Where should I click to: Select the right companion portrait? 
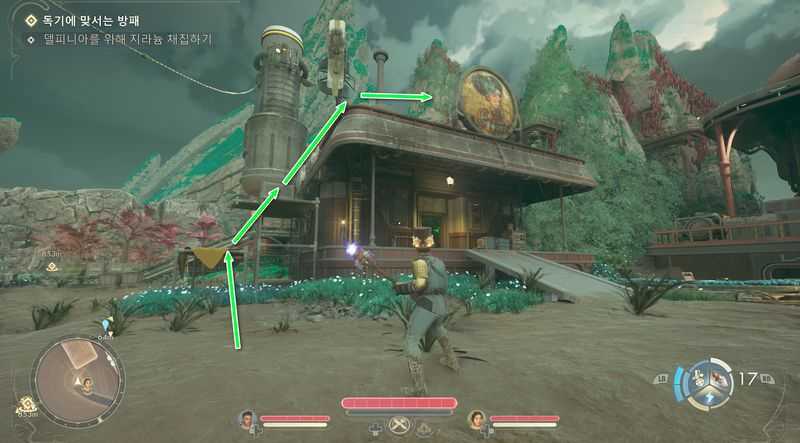[x=477, y=419]
